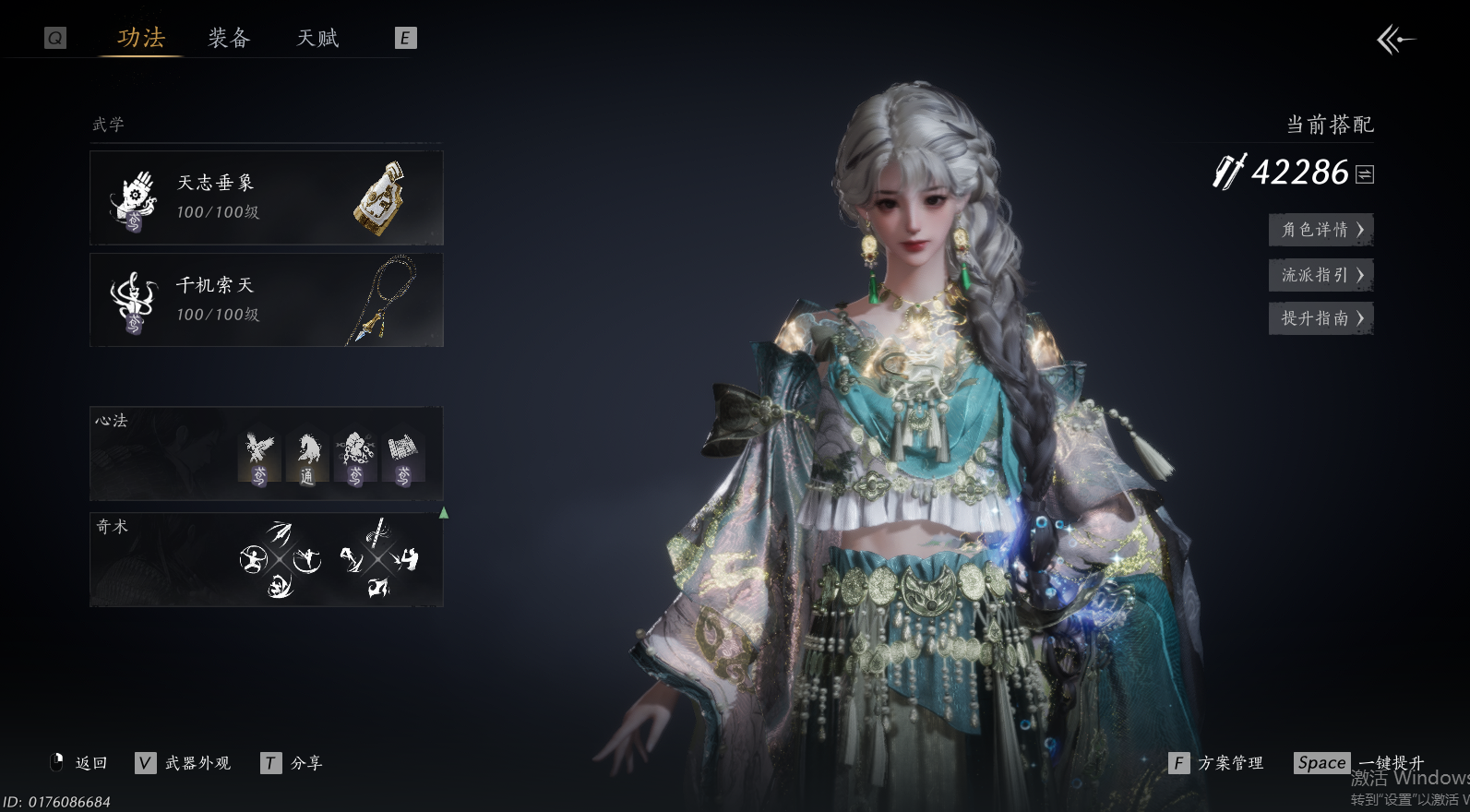
Task: Open 角色详情 character details
Action: click(x=1321, y=230)
